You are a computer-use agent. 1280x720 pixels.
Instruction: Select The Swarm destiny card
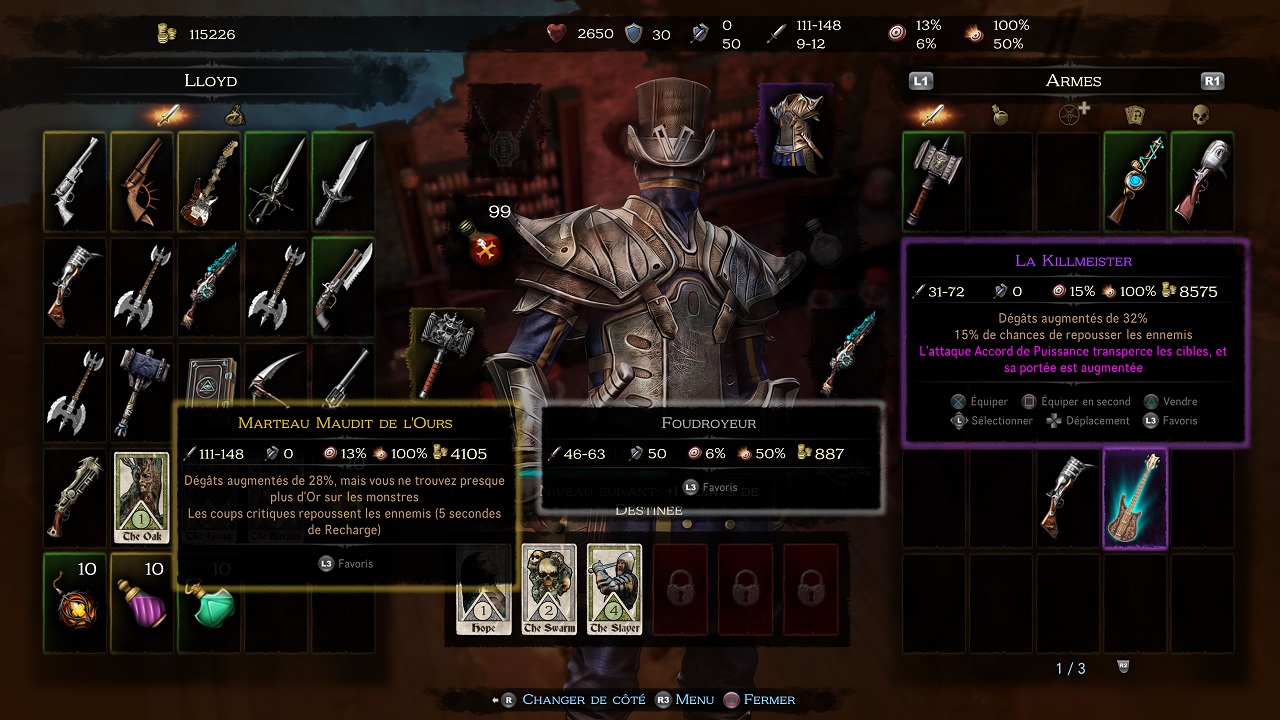coord(548,590)
